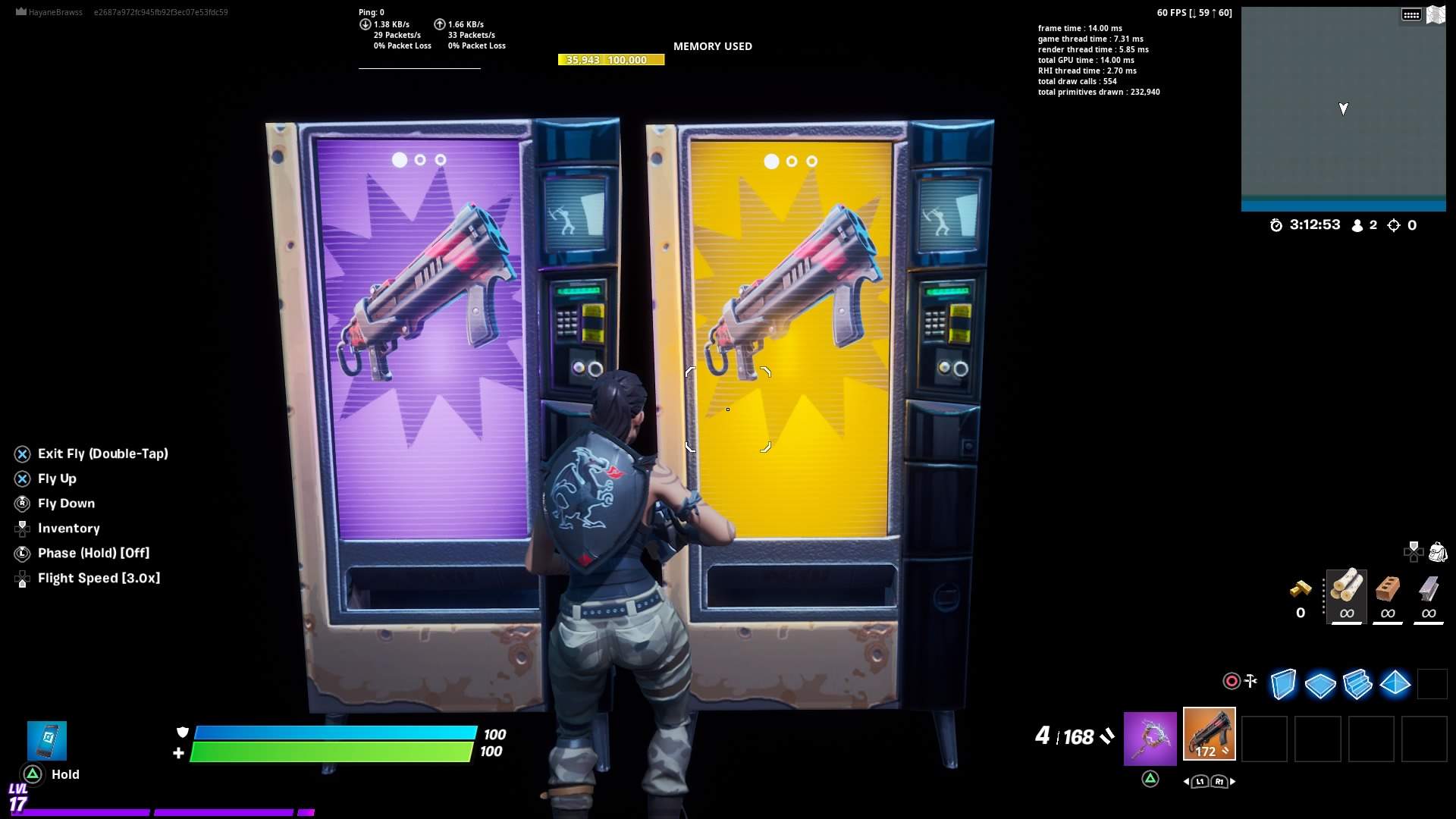Select the pyramid roof building piece
Viewport: 1456px width, 819px height.
[1395, 684]
